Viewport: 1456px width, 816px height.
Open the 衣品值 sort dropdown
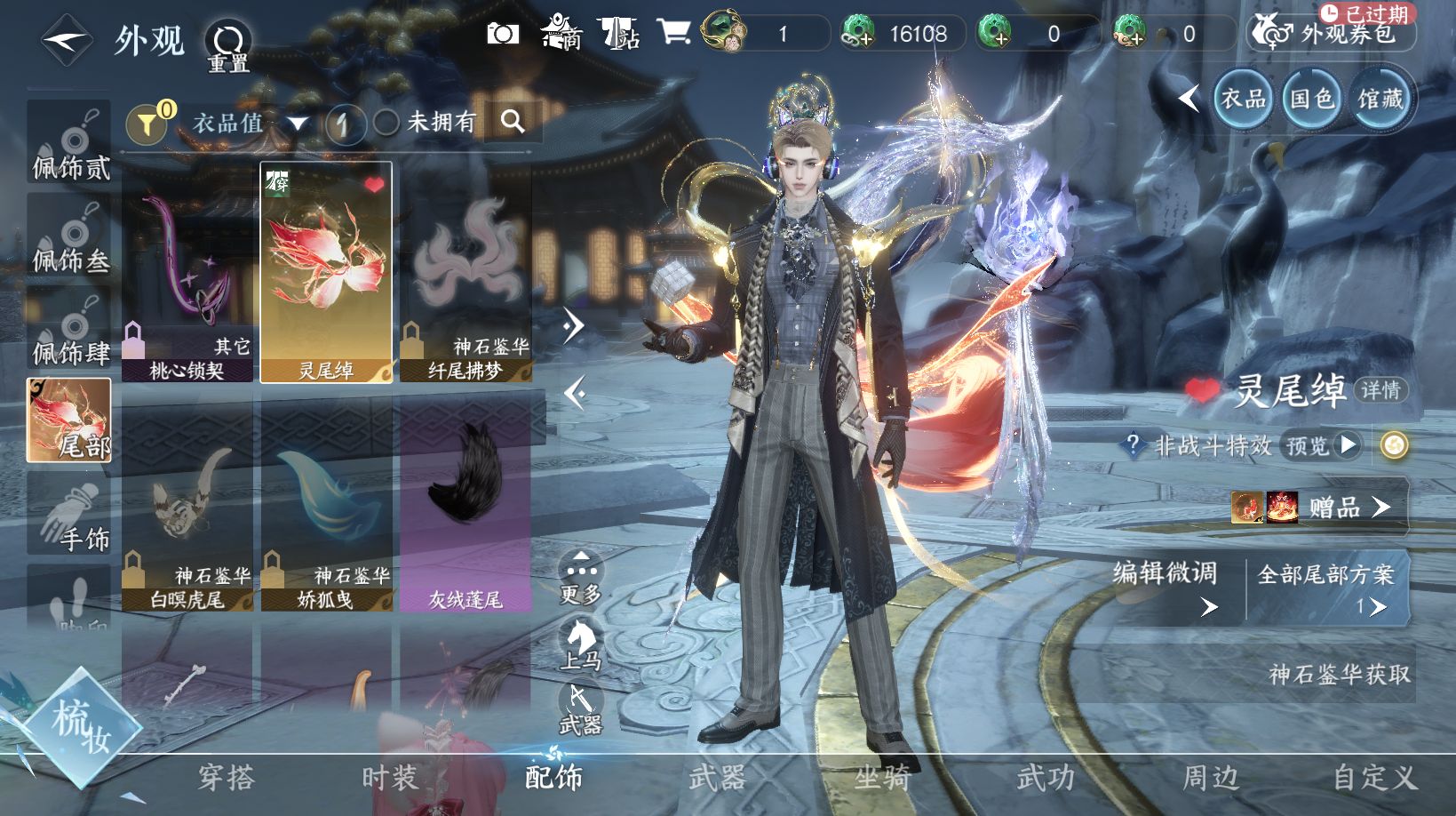[x=249, y=123]
